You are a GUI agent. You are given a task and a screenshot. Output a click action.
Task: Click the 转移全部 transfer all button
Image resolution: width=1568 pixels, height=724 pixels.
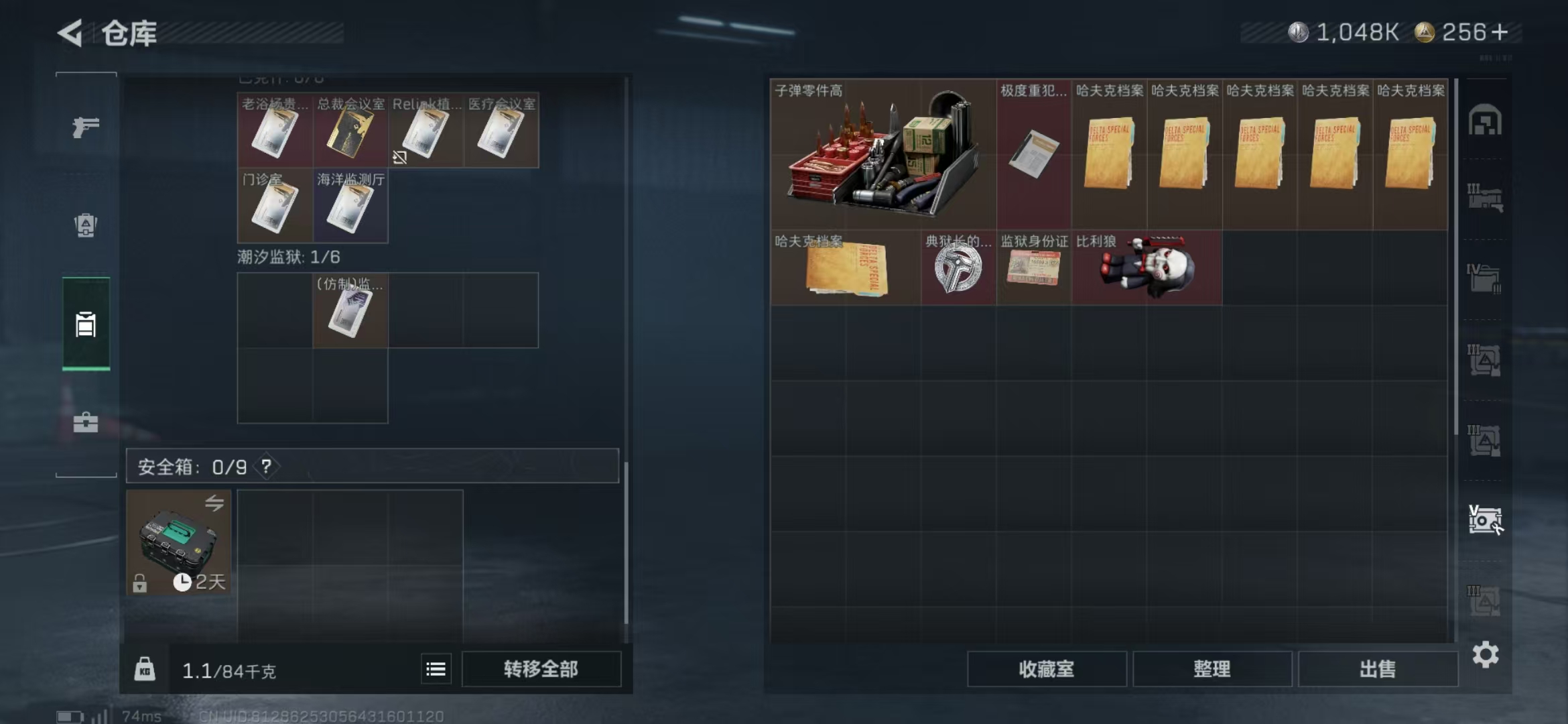coord(541,668)
